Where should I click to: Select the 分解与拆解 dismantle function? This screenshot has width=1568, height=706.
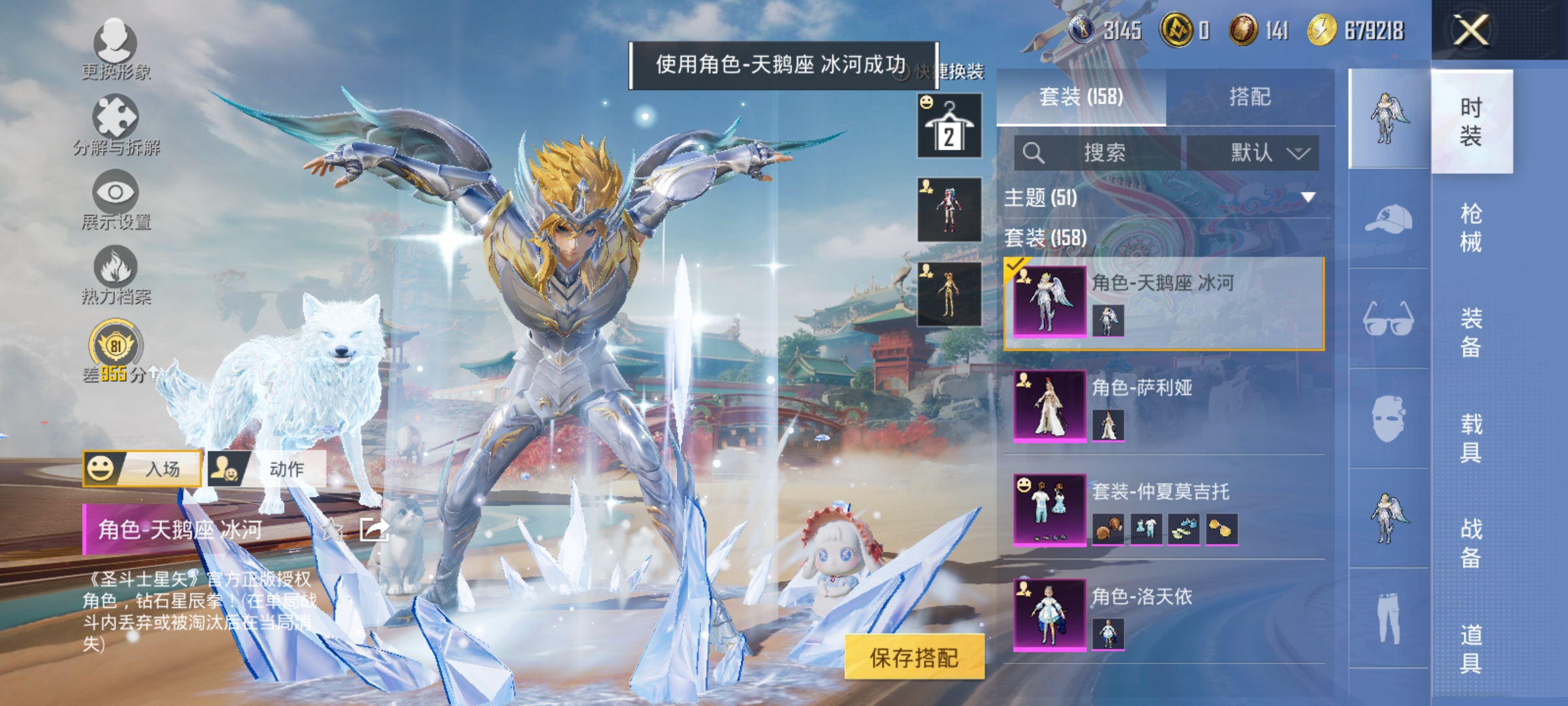(114, 124)
